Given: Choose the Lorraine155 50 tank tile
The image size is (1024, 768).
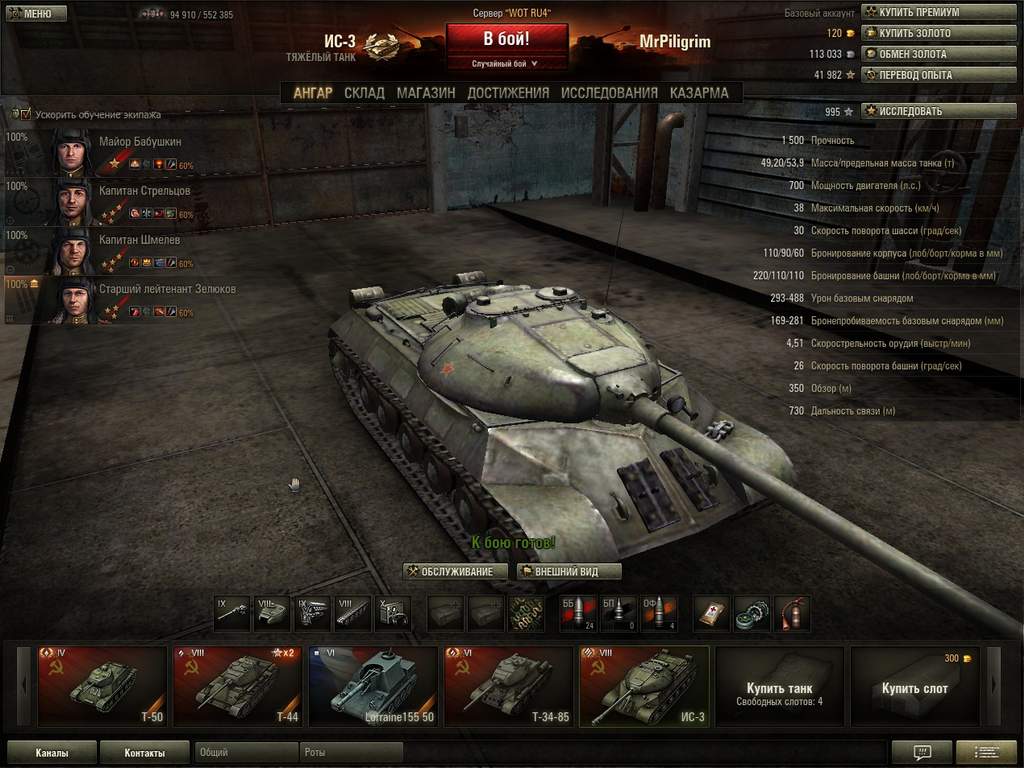Looking at the screenshot, I should click(x=372, y=686).
